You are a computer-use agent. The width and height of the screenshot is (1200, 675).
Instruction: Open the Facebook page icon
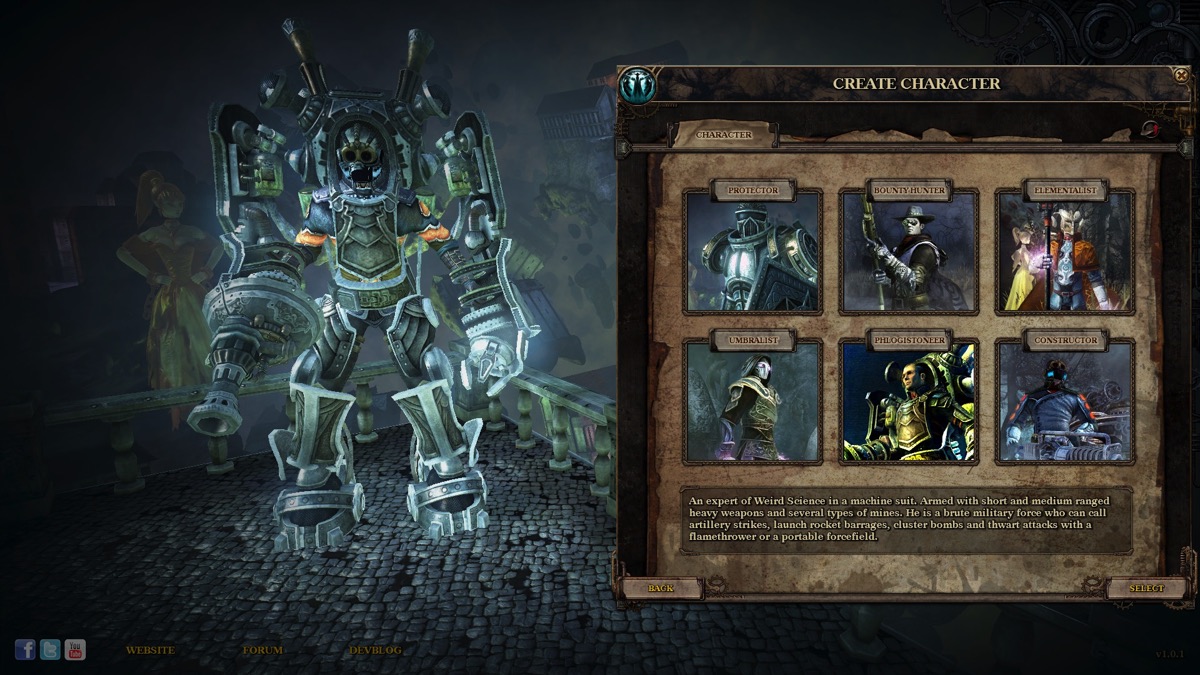(25, 650)
